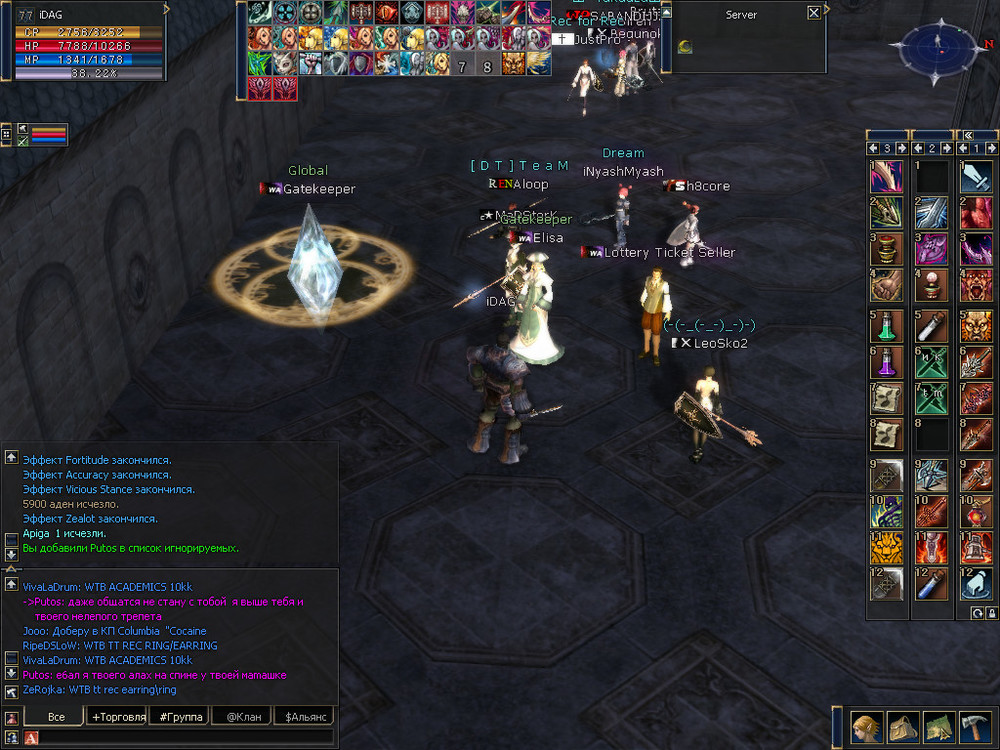The height and width of the screenshot is (750, 1000).
Task: Use the white glove icon in slot 12
Action: (976, 584)
